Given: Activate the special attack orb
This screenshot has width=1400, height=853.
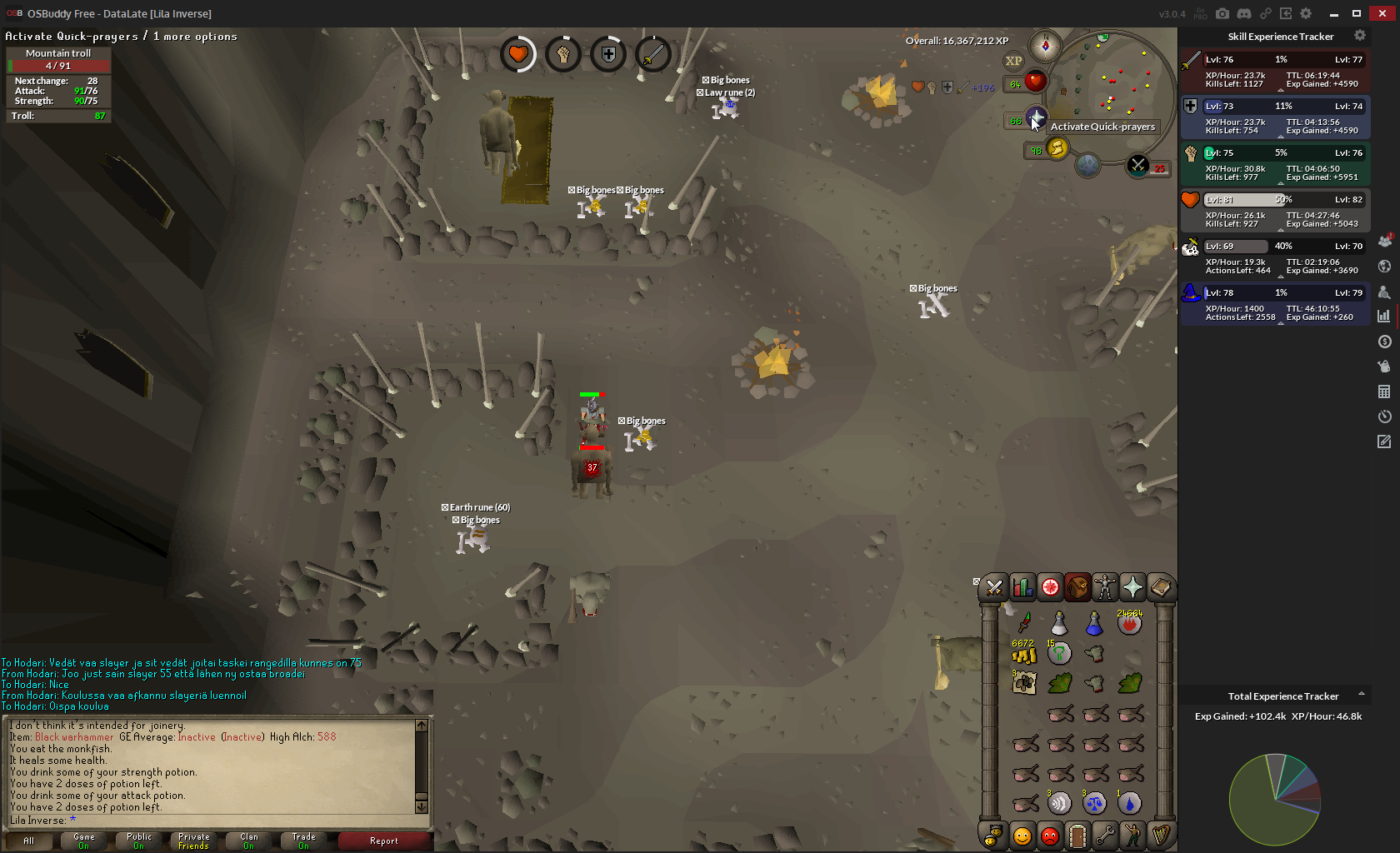Looking at the screenshot, I should click(x=1137, y=166).
